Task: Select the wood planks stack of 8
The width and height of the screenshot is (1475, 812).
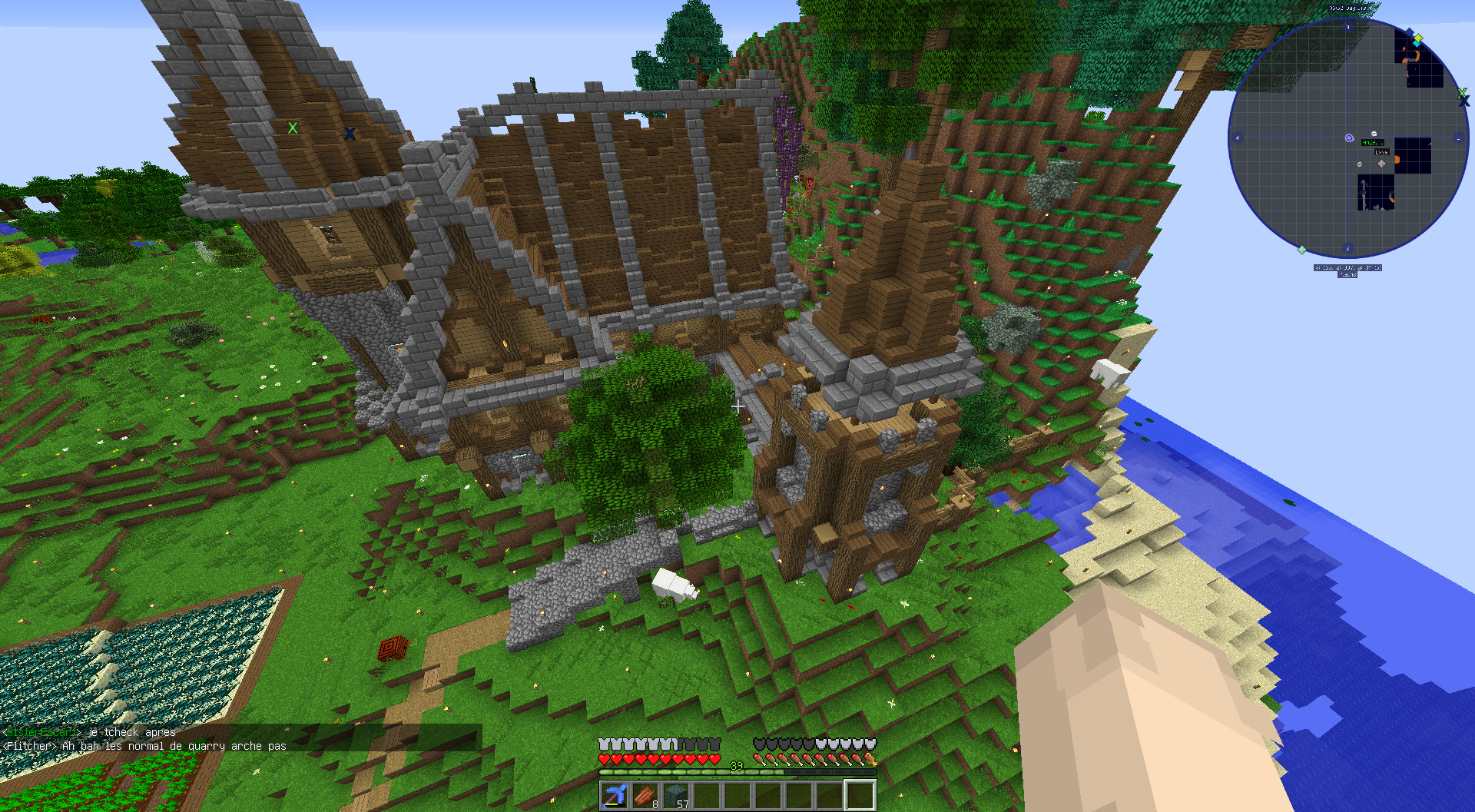Action: pos(645,795)
